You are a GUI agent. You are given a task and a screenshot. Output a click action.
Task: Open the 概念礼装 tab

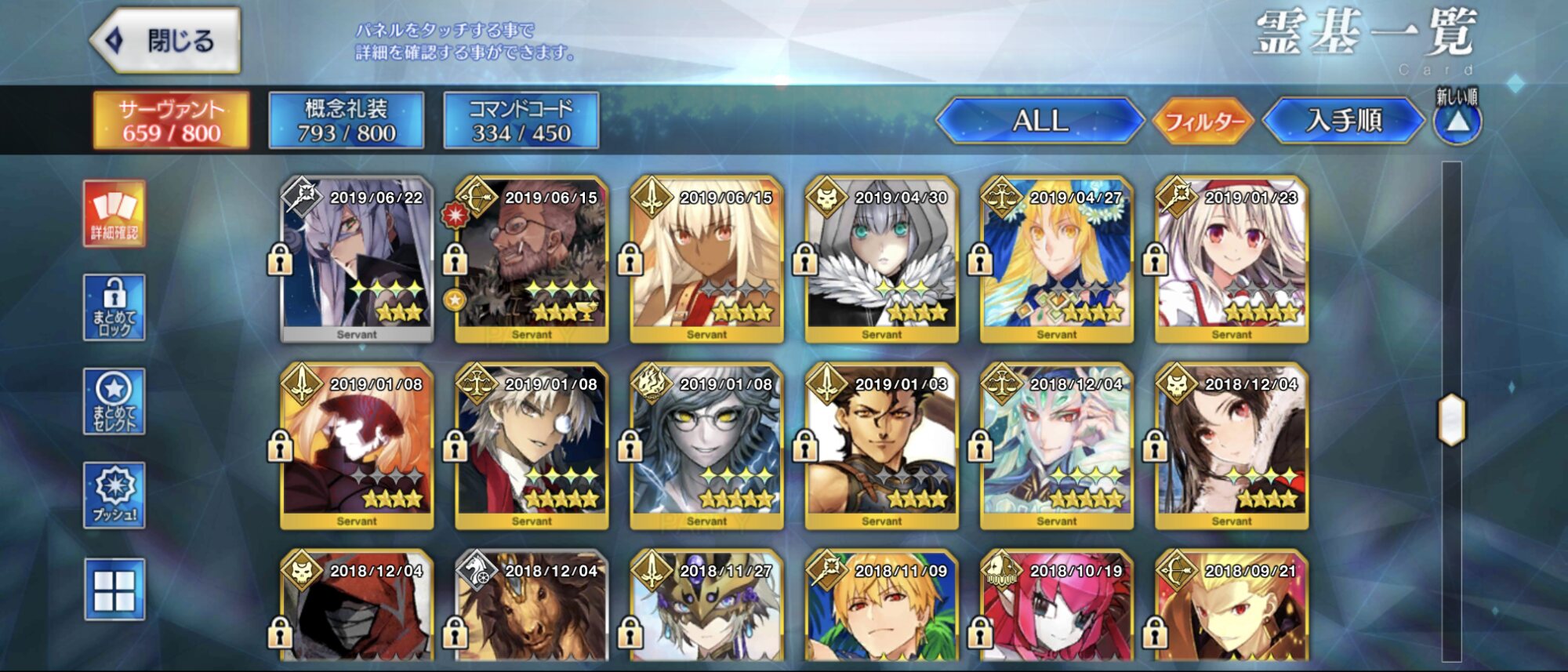tap(346, 121)
